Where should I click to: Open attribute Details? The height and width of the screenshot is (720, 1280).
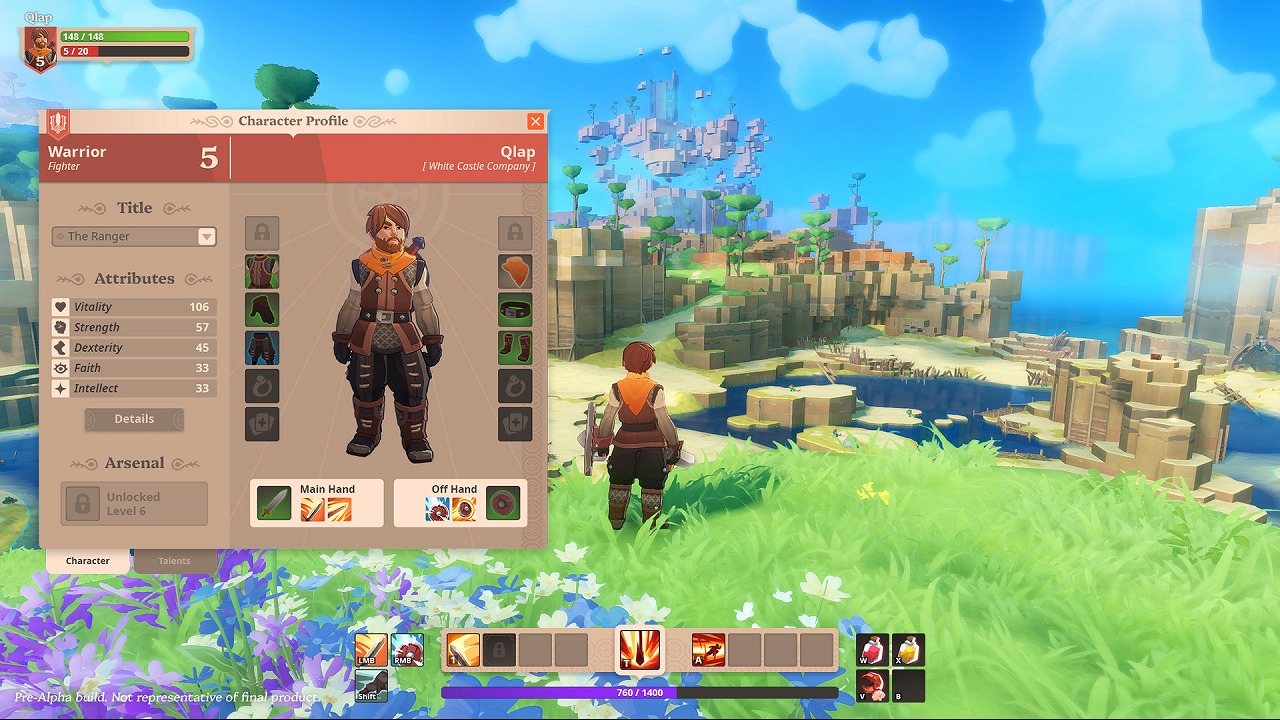[134, 419]
